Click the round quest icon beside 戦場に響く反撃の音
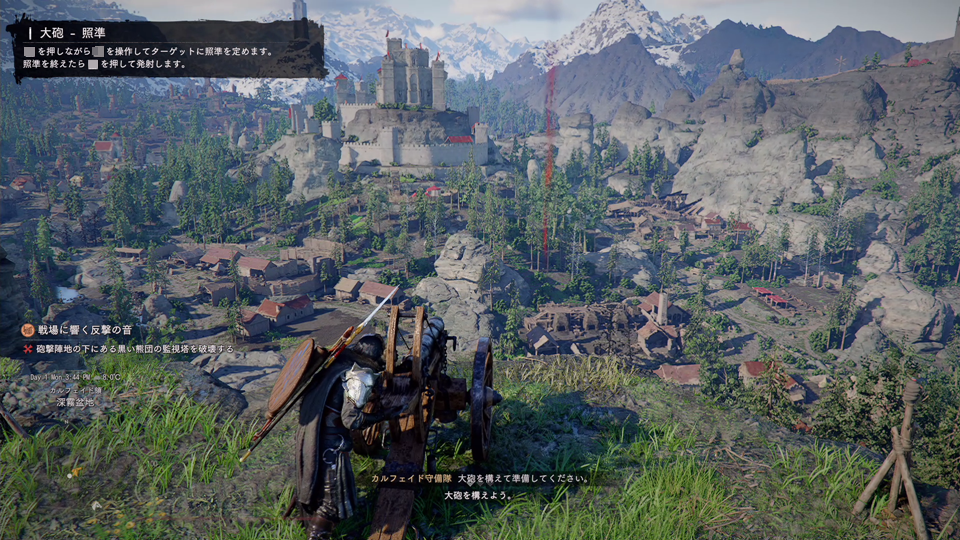 coord(28,330)
